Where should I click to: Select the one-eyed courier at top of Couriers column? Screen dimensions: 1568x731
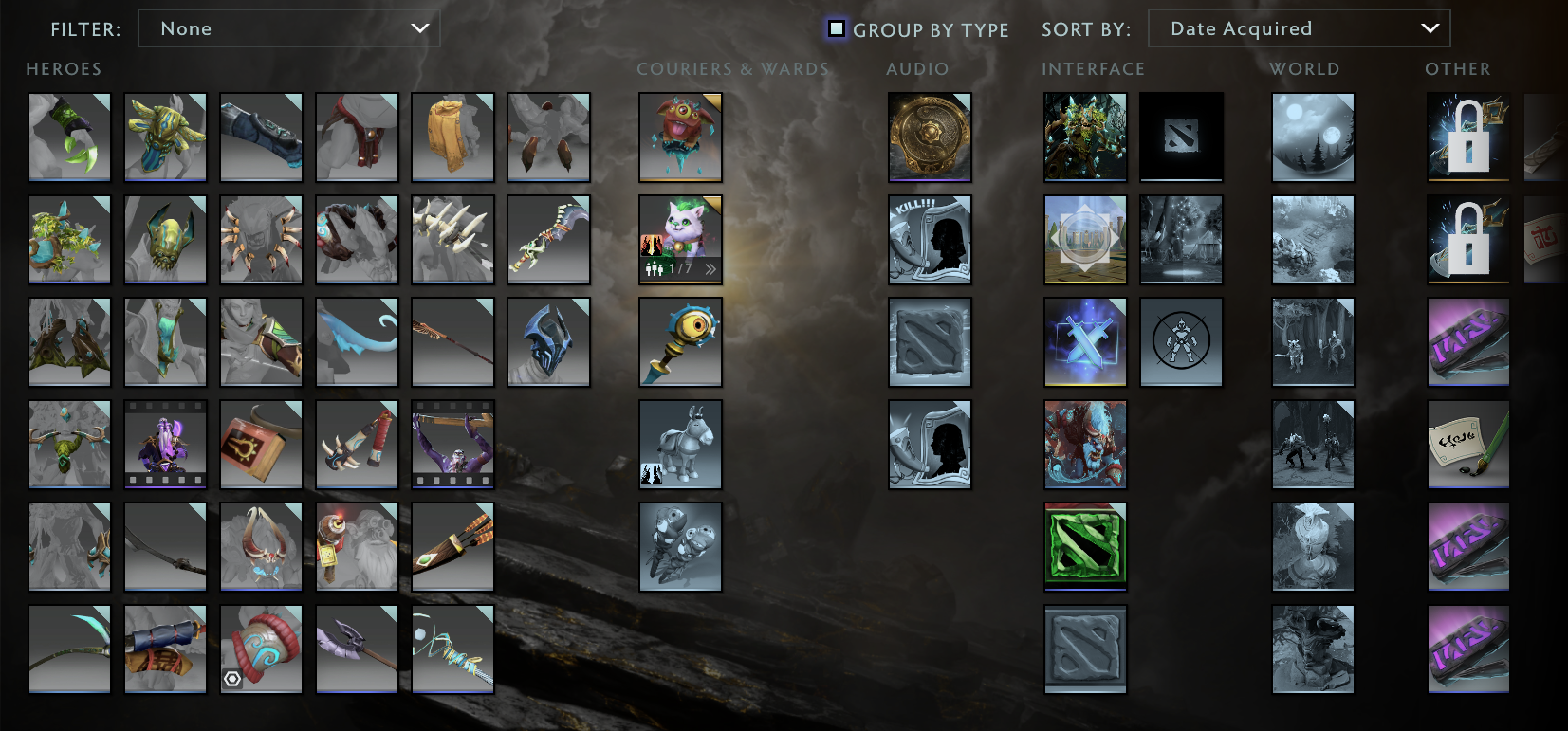681,137
